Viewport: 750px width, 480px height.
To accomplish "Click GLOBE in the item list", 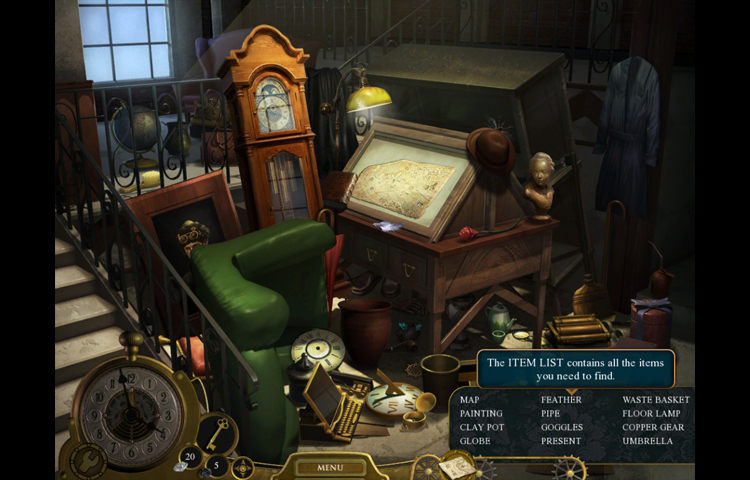I will (x=474, y=441).
